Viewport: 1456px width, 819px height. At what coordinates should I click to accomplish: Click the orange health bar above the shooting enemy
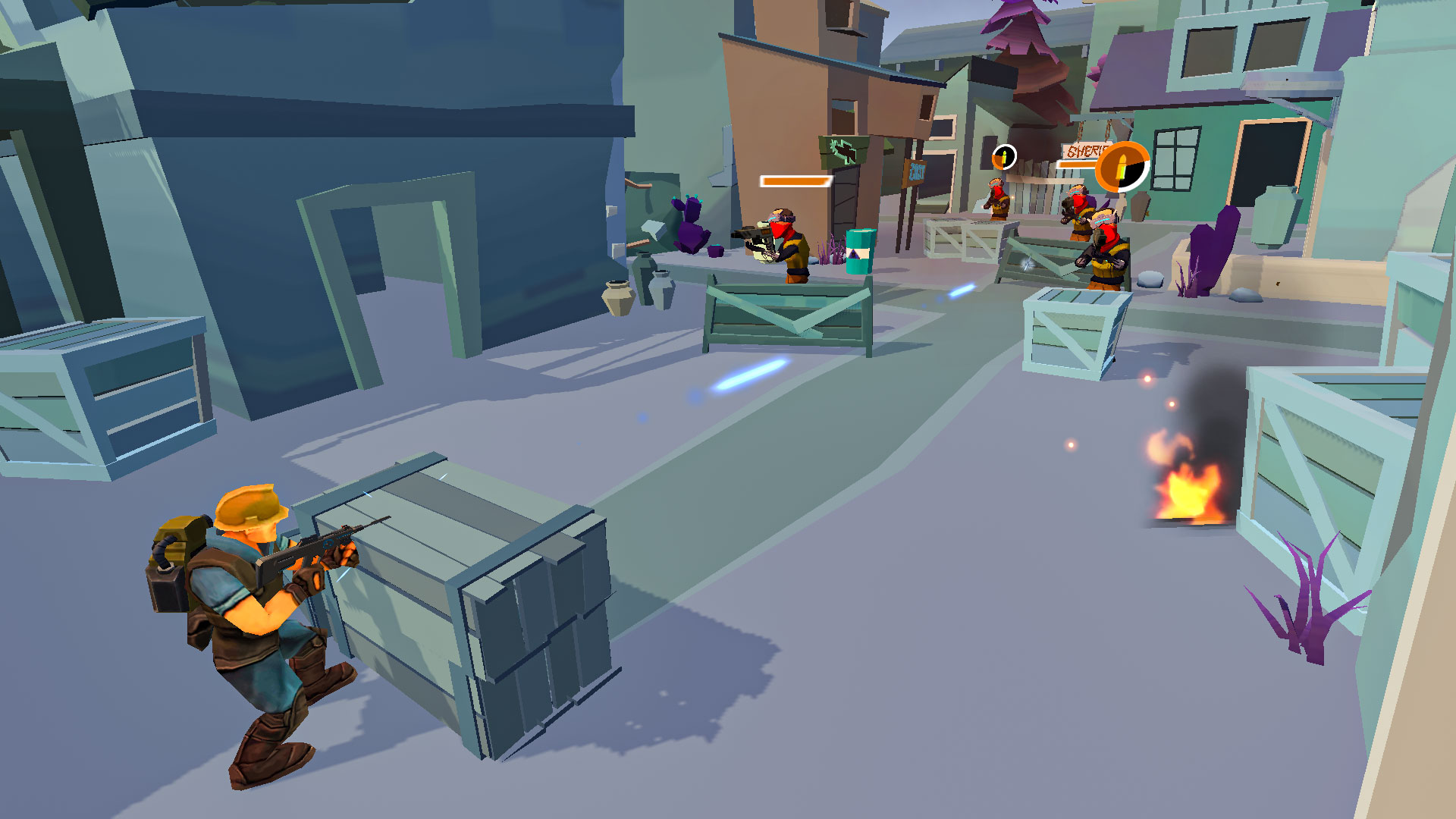(x=792, y=182)
